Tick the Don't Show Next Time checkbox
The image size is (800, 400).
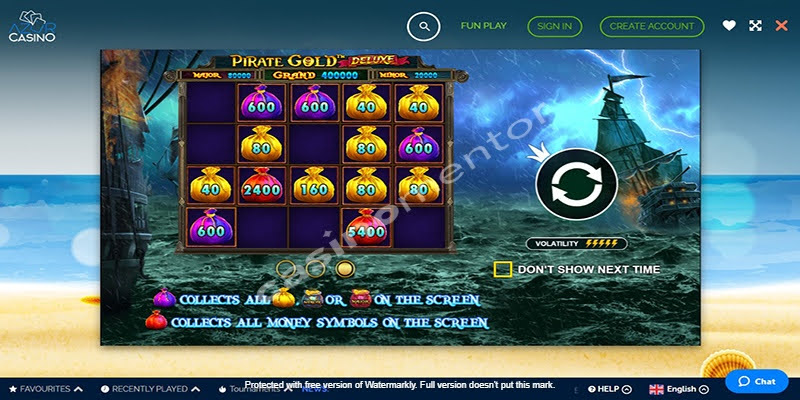tap(503, 269)
